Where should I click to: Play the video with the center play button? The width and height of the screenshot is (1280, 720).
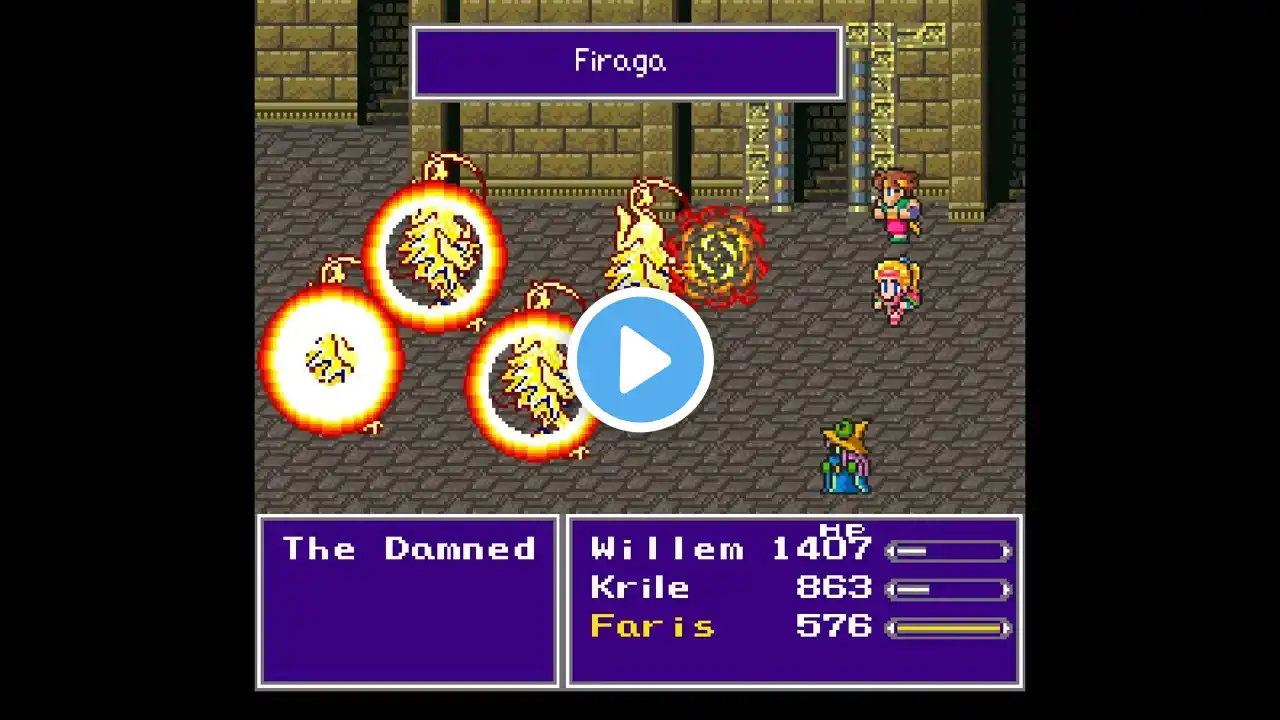[640, 360]
